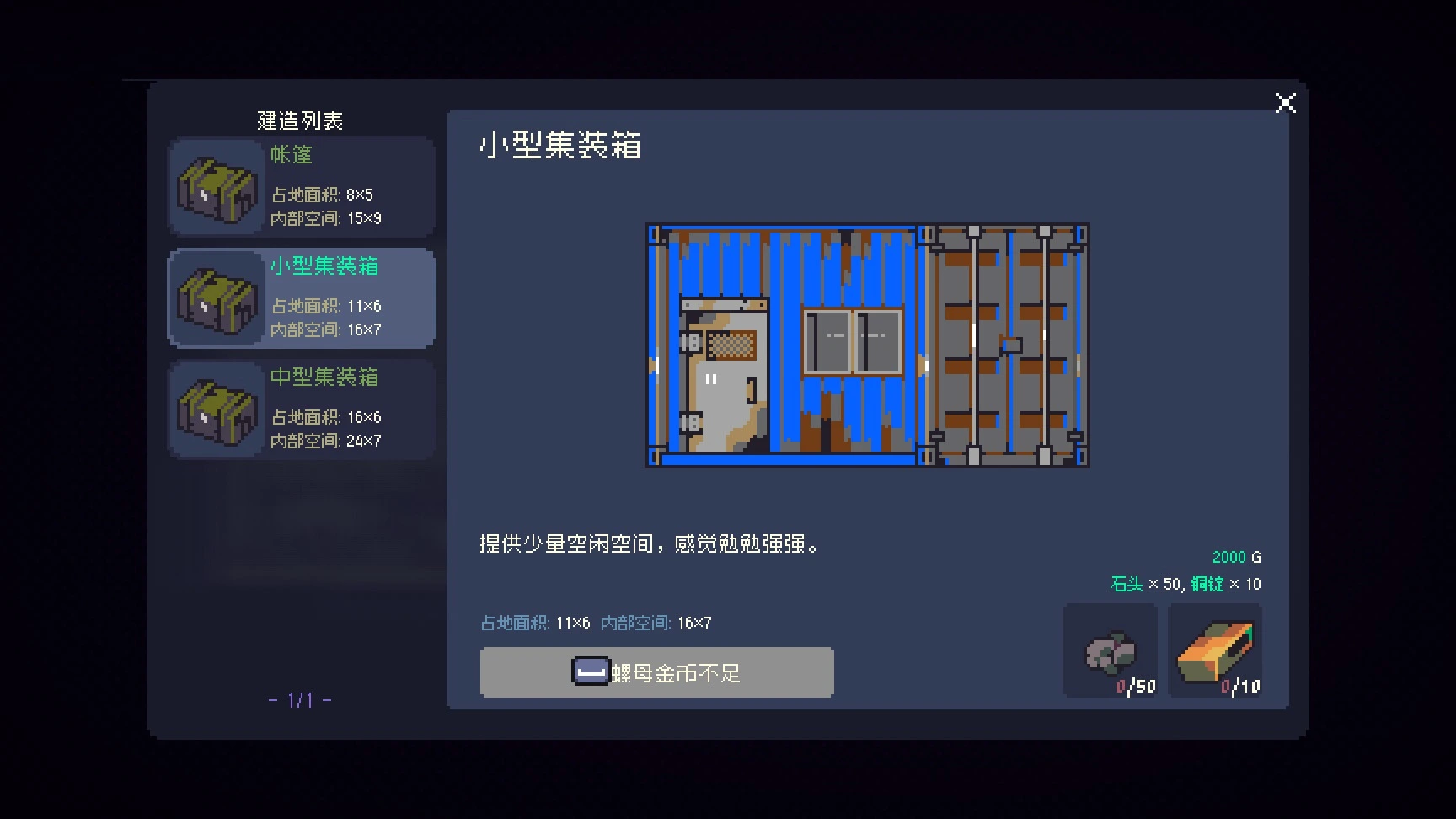Click the nut icon on the build button

pyautogui.click(x=591, y=672)
